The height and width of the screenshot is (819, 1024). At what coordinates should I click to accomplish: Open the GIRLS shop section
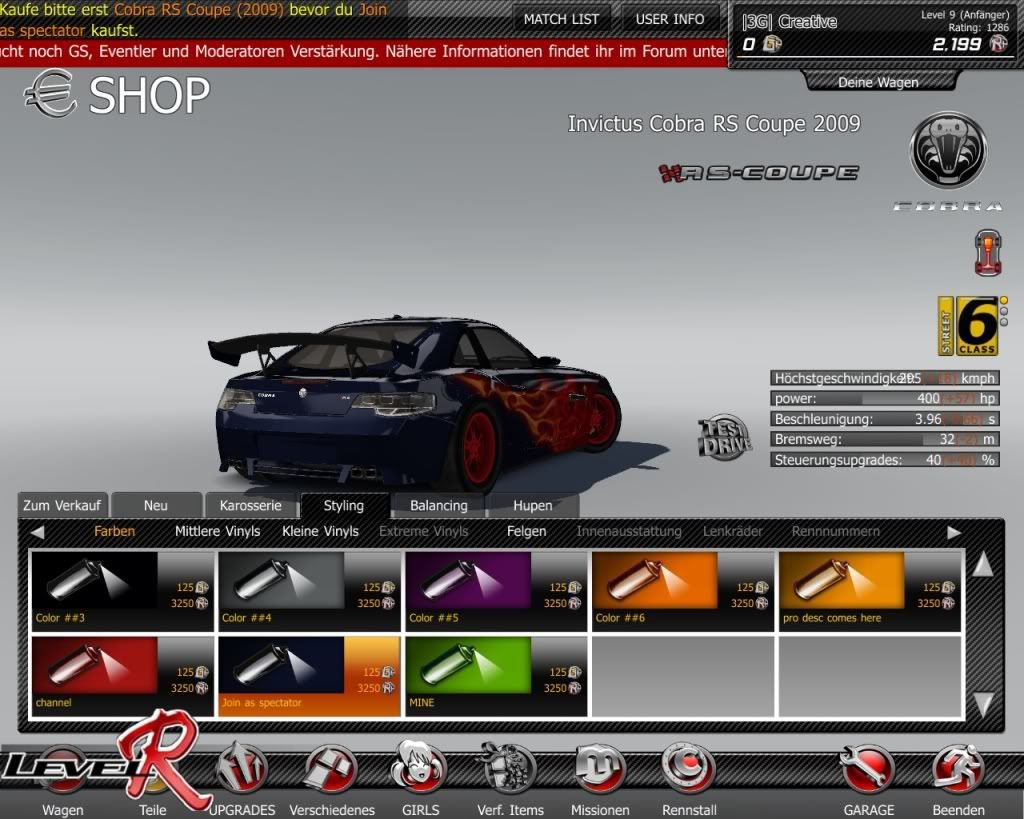point(418,778)
